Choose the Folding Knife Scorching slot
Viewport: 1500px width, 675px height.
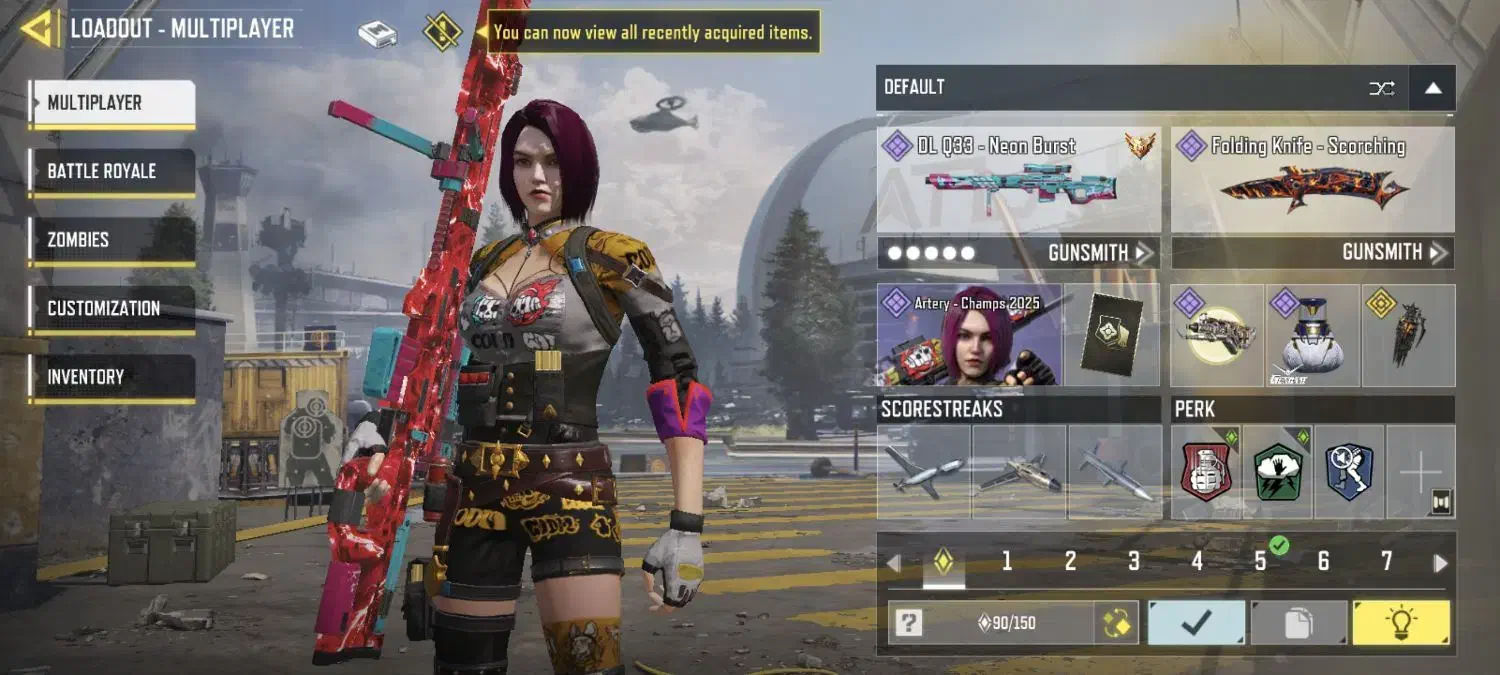[1312, 182]
